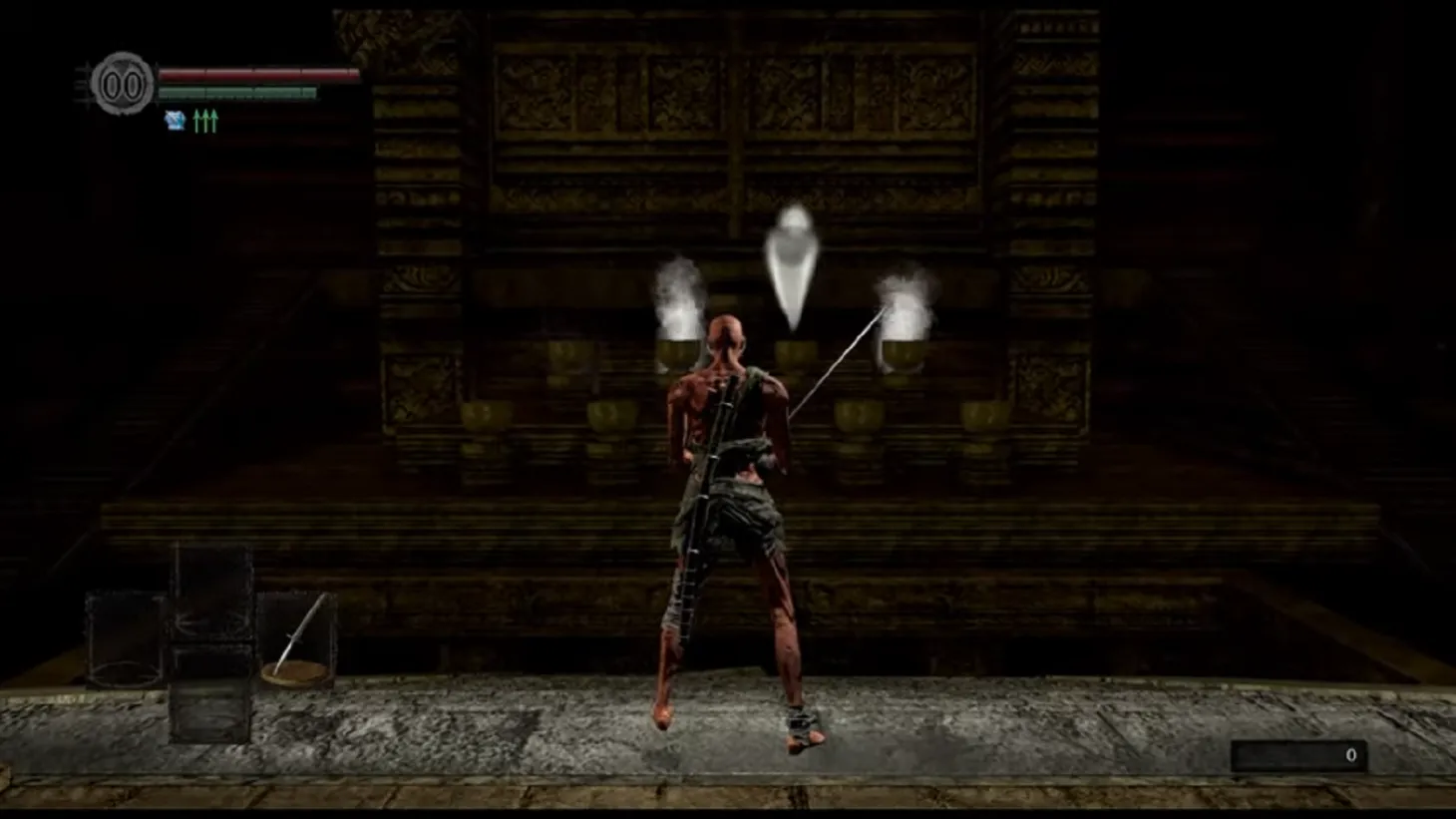
Task: Select the blue item effect icon under the bars
Action: pyautogui.click(x=176, y=120)
